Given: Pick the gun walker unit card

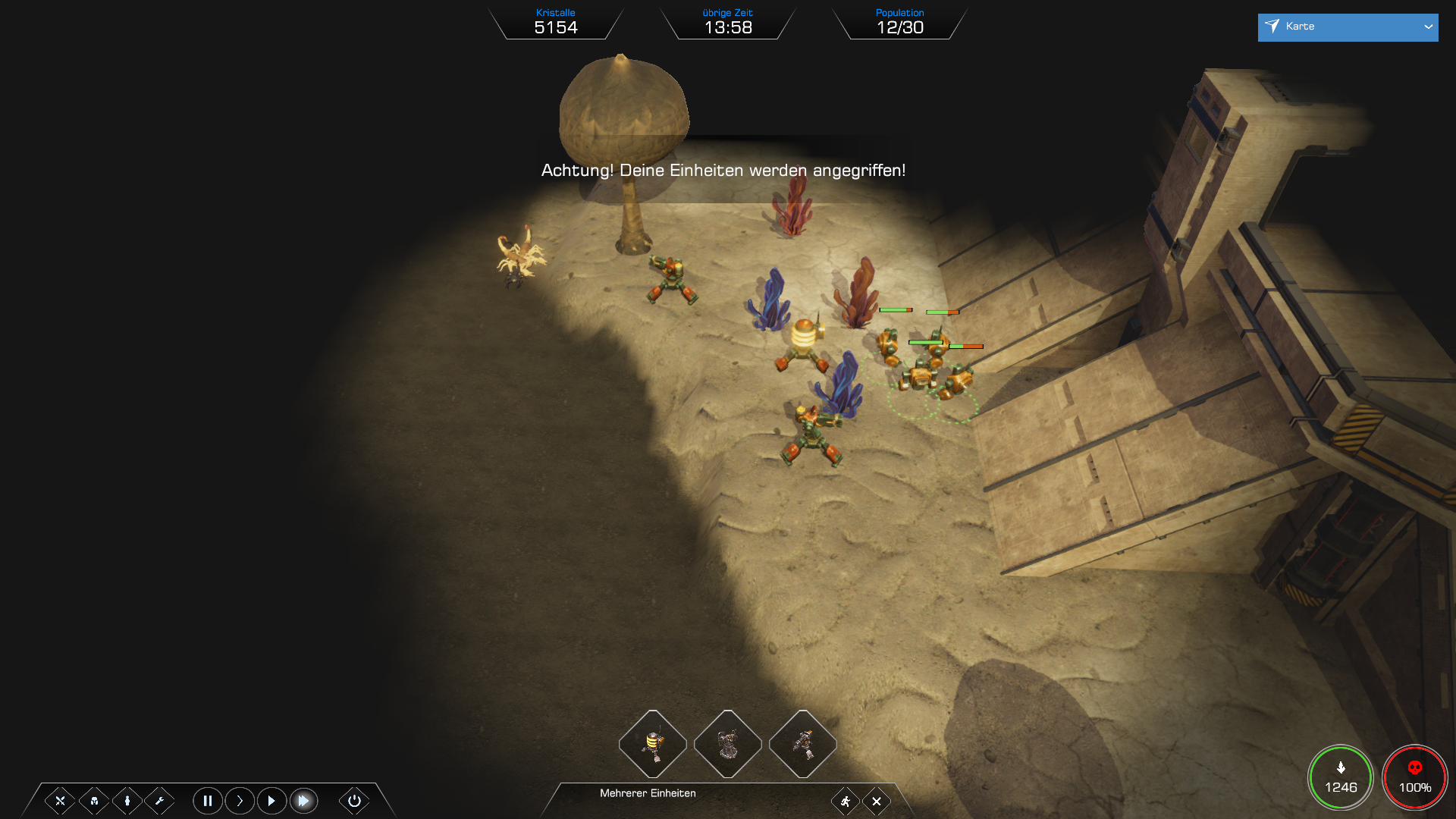Looking at the screenshot, I should [x=803, y=744].
